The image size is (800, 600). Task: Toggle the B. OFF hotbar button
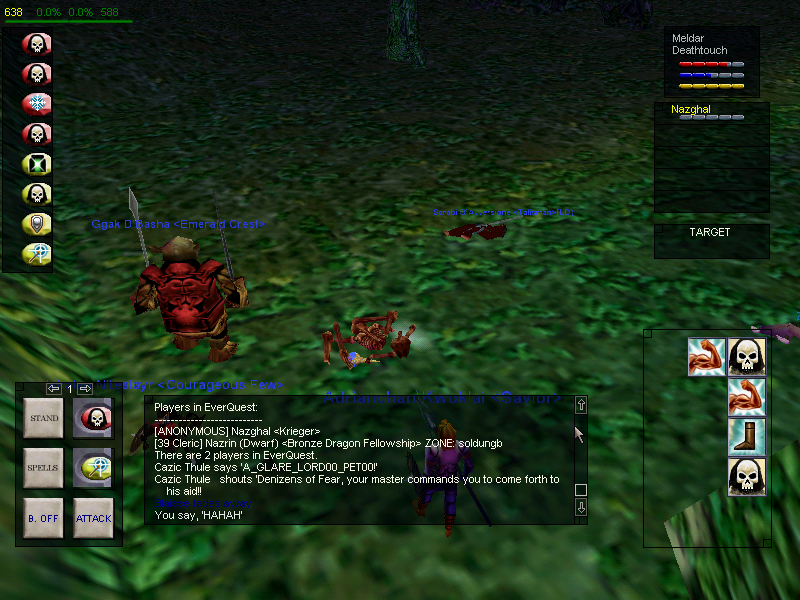click(44, 518)
